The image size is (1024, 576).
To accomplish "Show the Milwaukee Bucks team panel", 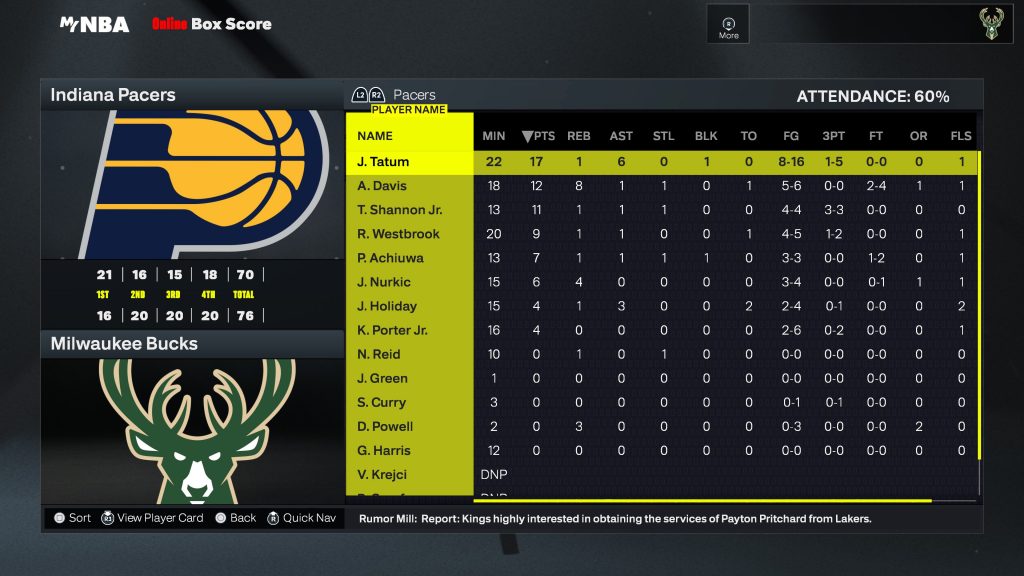I will tap(191, 344).
